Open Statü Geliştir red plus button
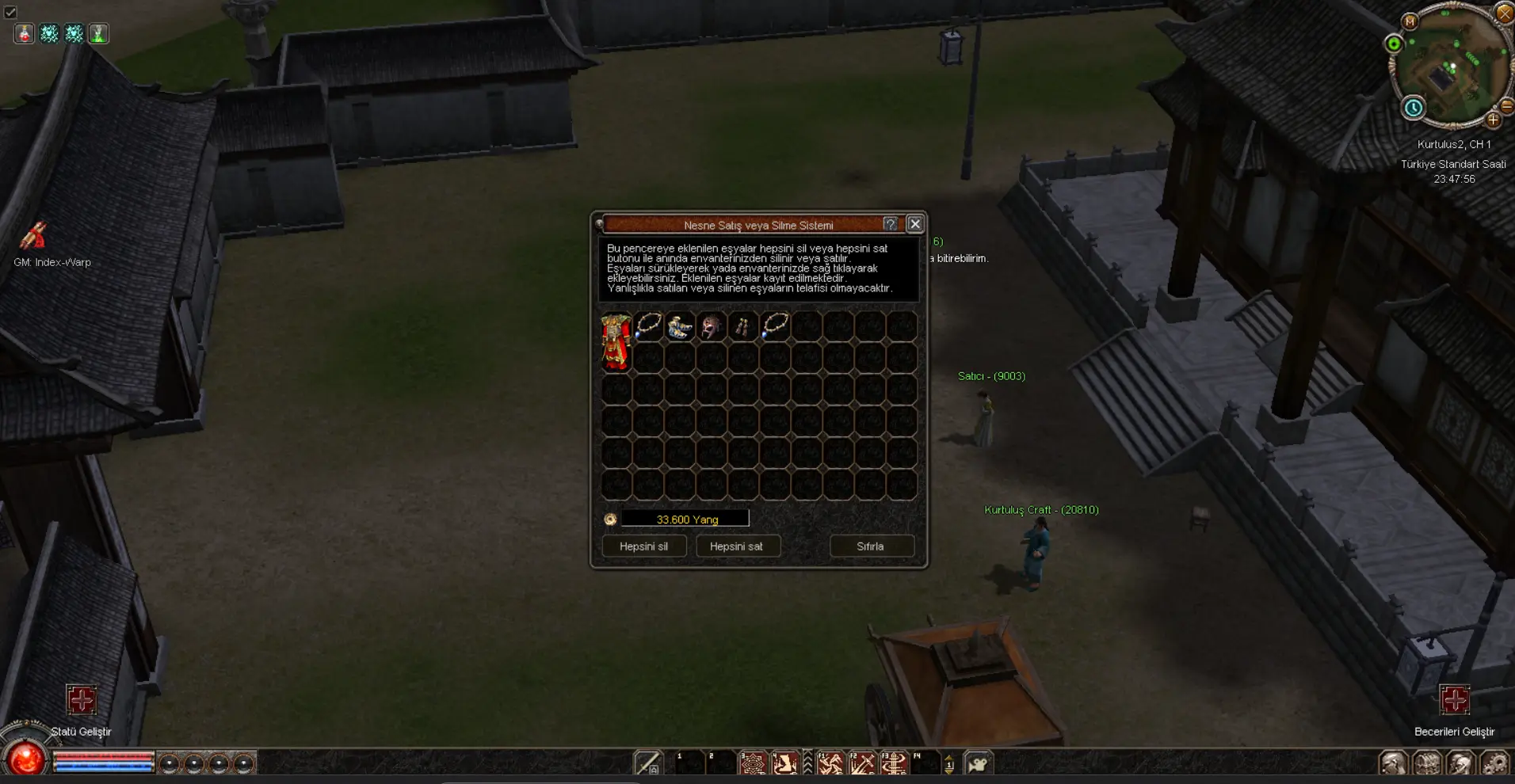1515x784 pixels. coord(81,700)
